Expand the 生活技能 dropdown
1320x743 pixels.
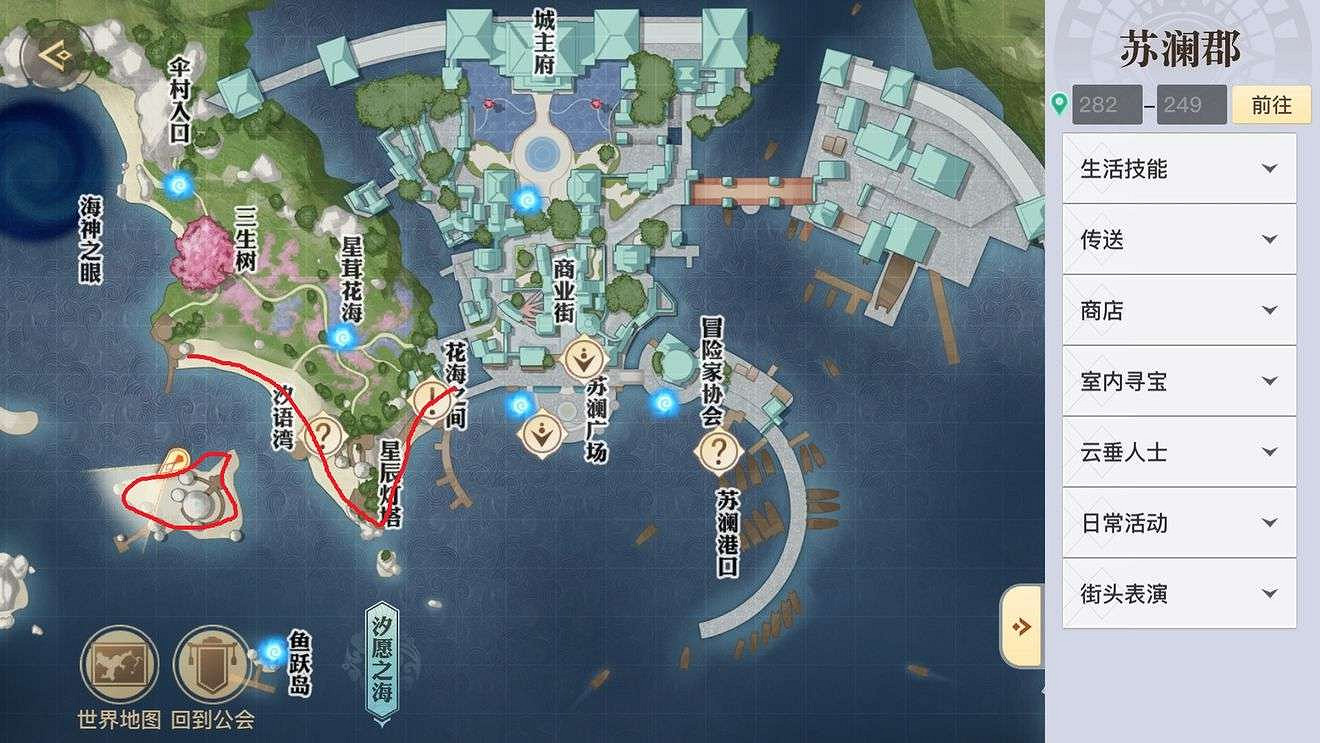(x=1180, y=168)
